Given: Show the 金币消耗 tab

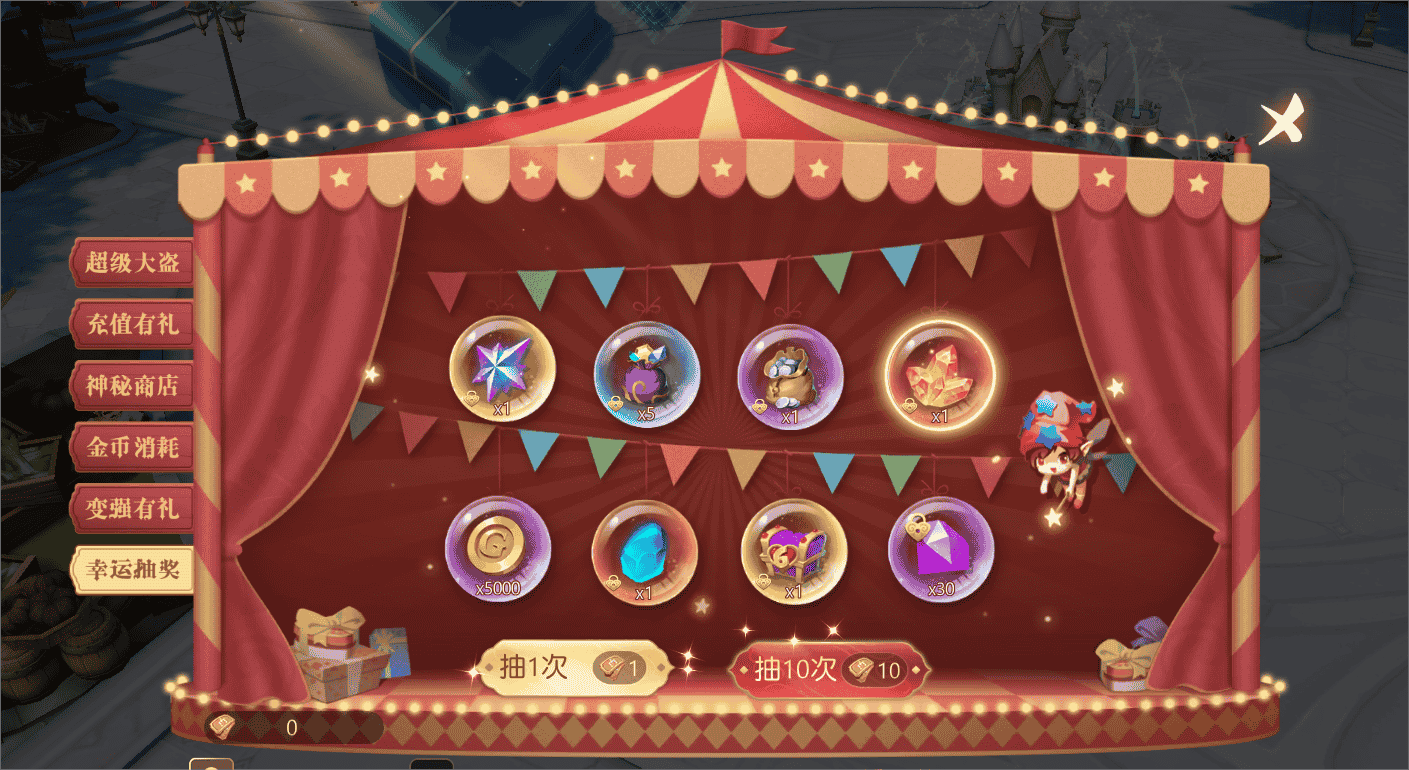Looking at the screenshot, I should [132, 447].
